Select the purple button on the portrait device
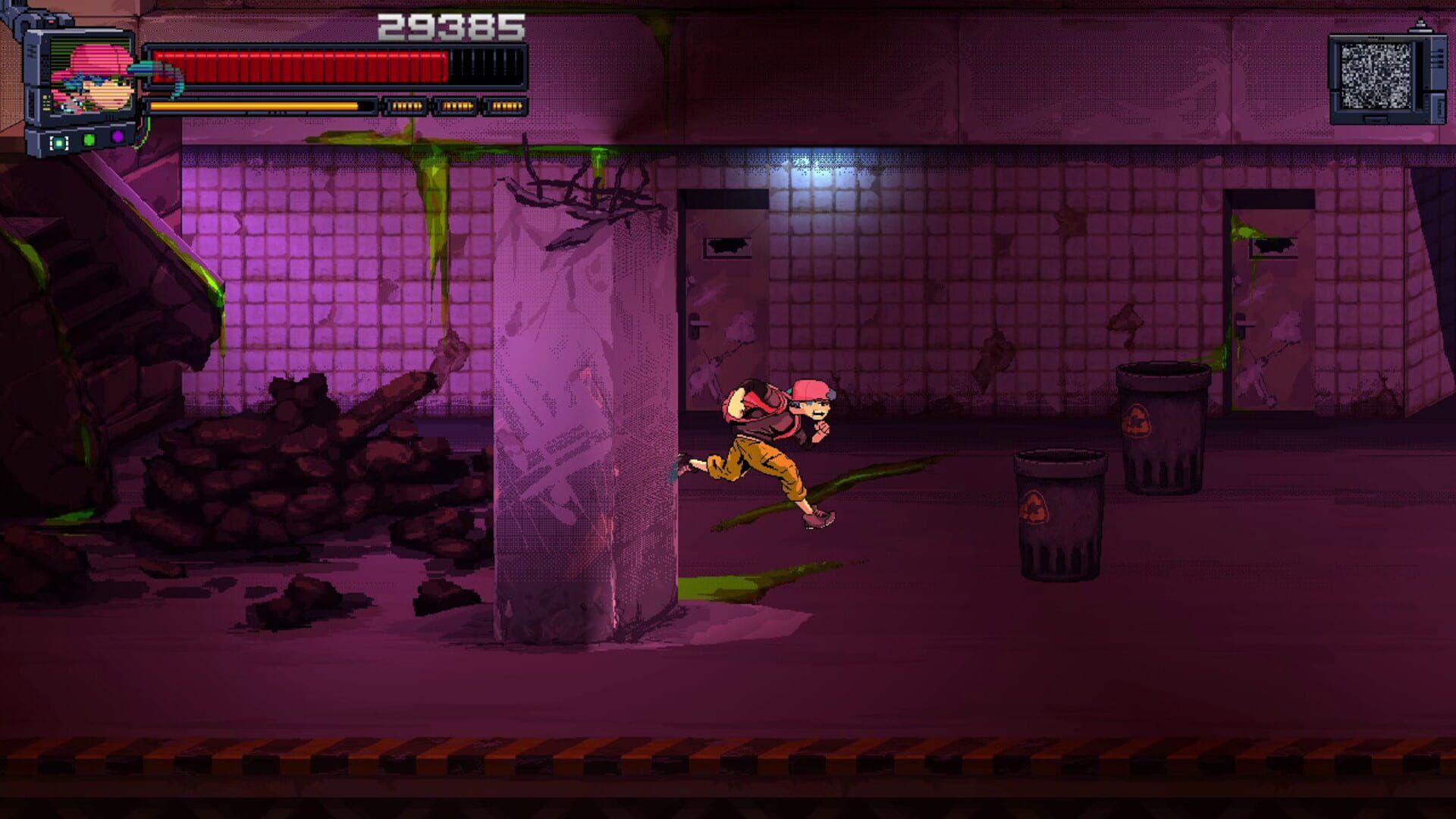Viewport: 1456px width, 819px height. (x=118, y=137)
